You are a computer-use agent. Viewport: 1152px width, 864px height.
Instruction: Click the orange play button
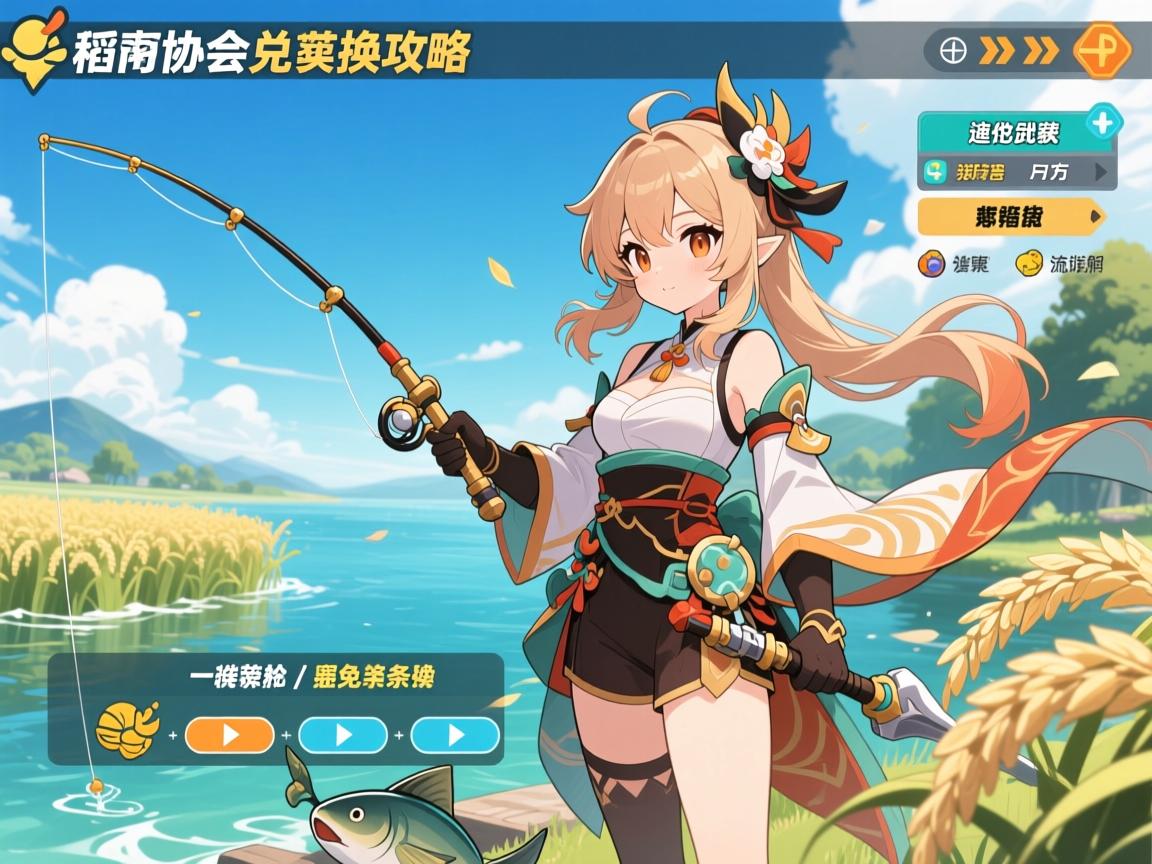pos(229,735)
